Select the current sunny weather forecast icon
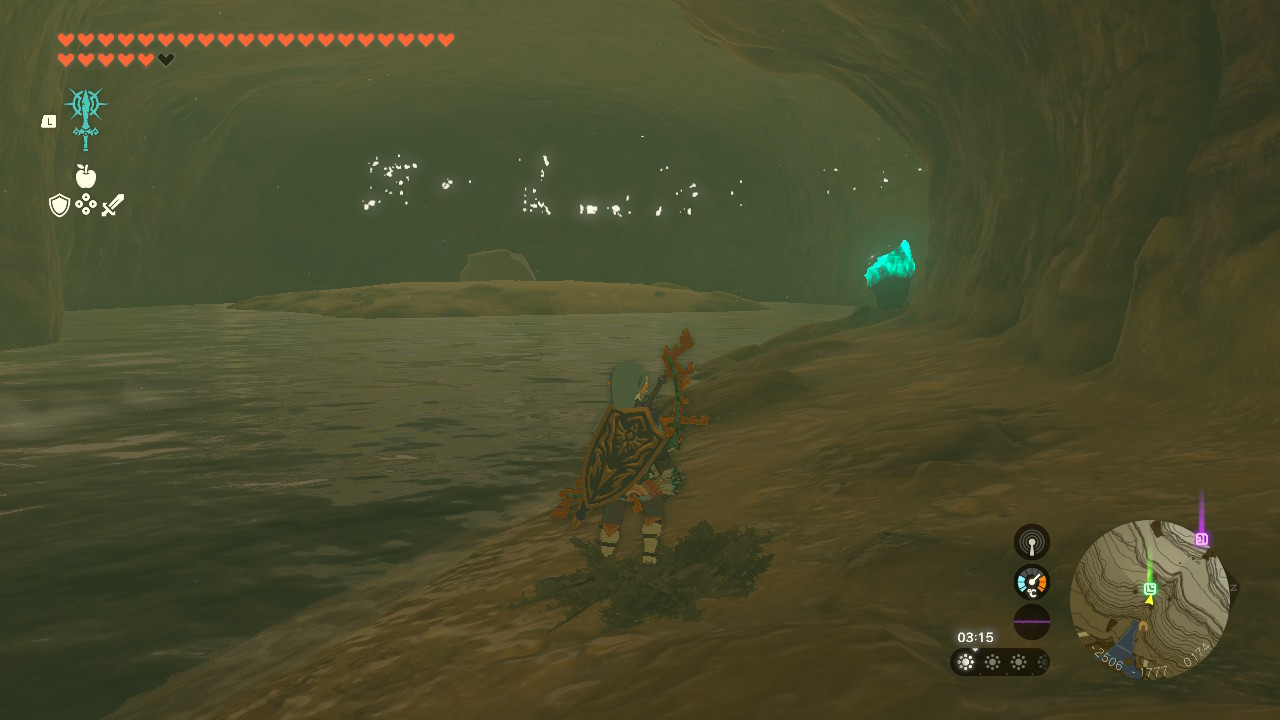Screen dimensions: 1280x720 [966, 662]
